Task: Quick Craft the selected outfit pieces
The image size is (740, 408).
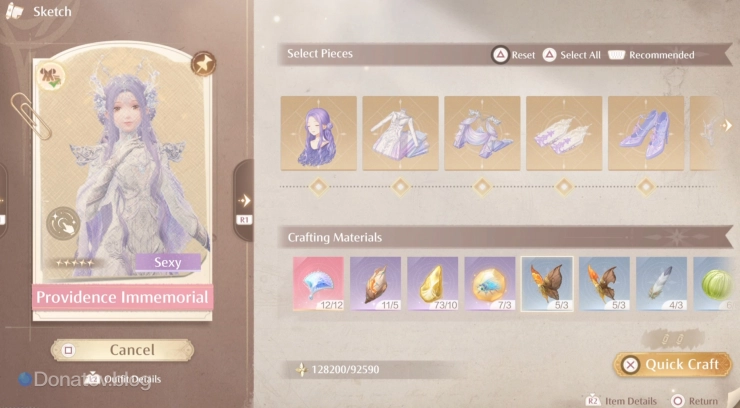Action: click(672, 364)
